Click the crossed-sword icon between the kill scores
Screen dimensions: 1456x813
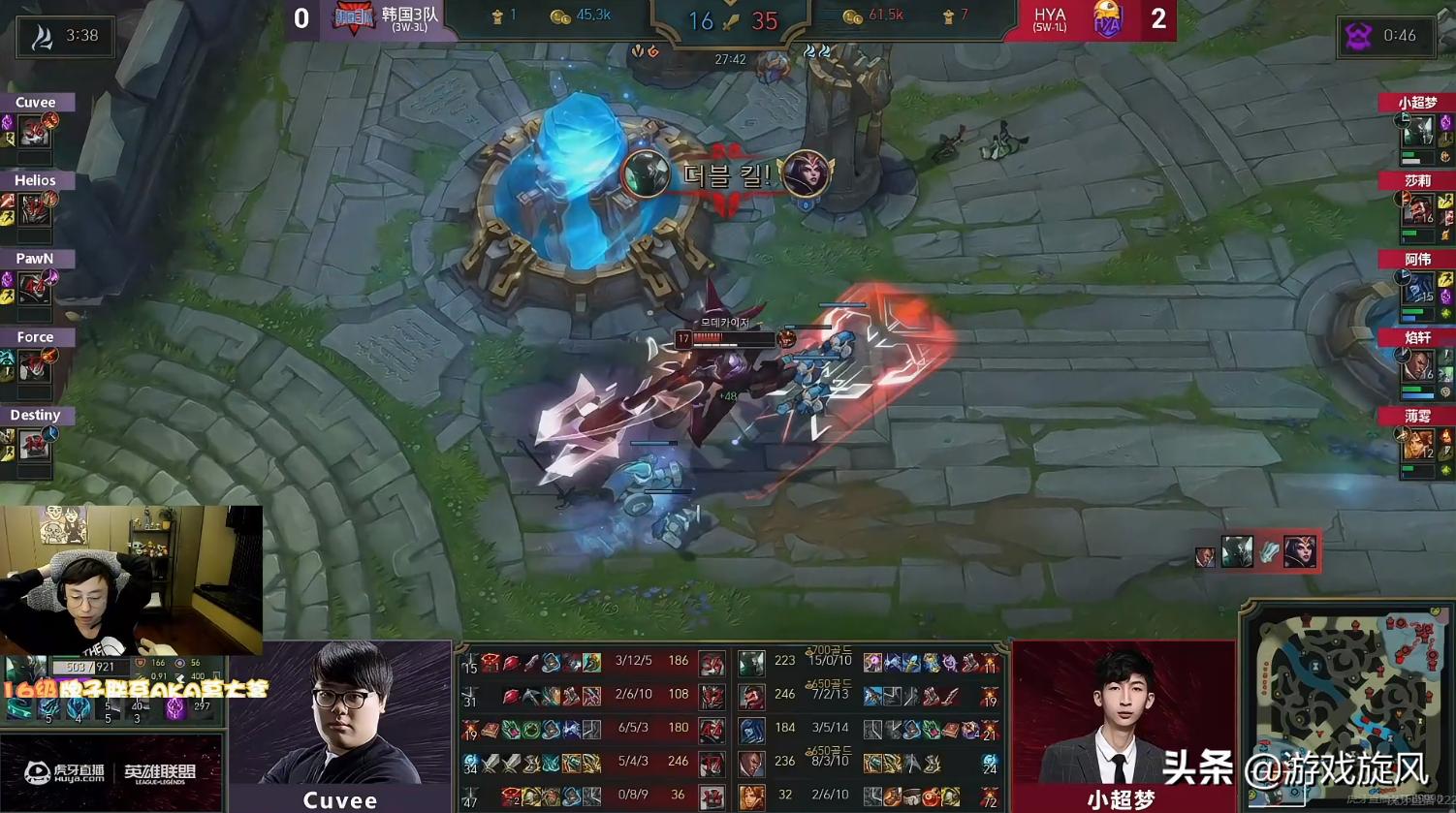727,19
